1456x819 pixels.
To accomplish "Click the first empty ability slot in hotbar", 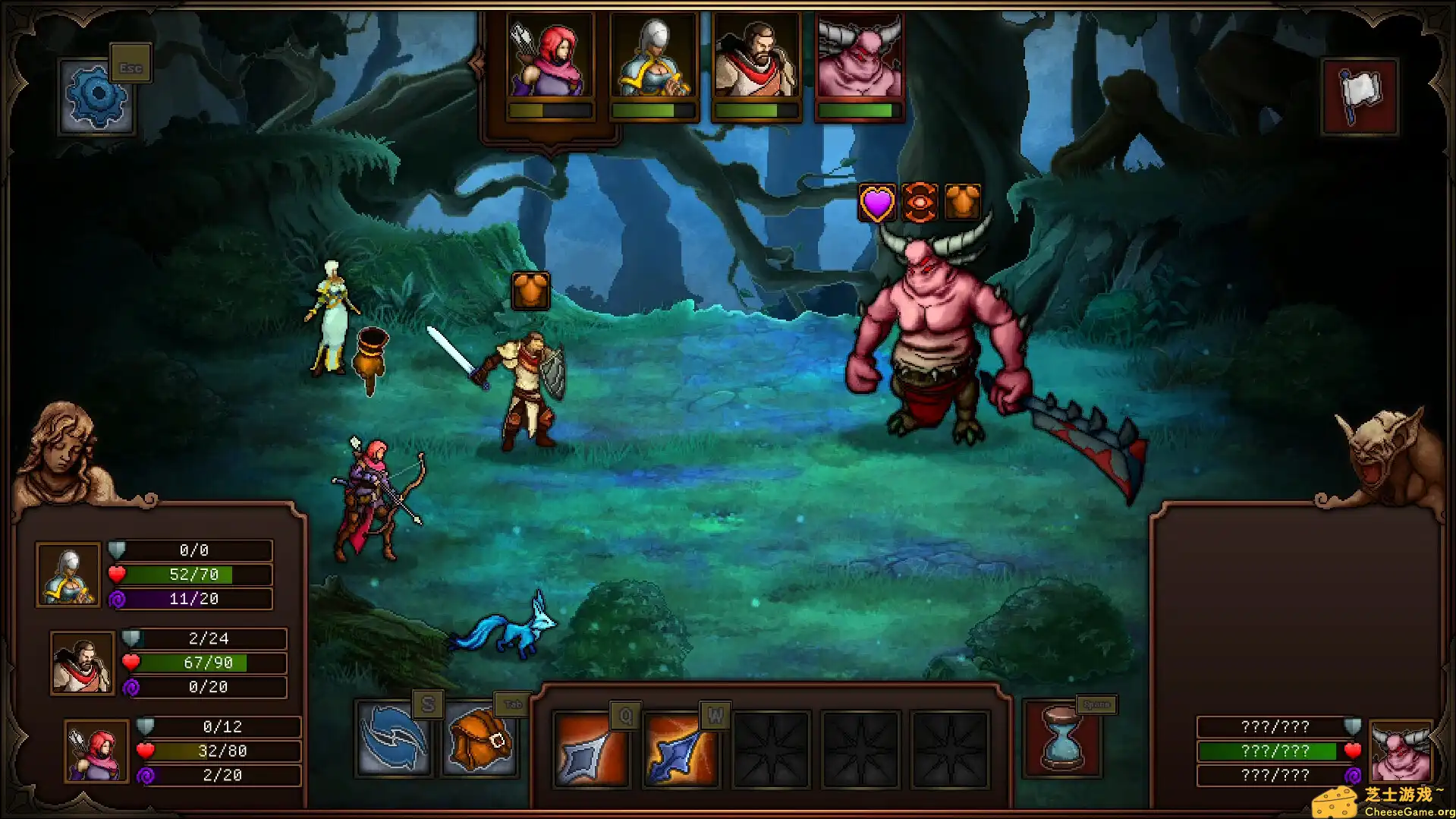I will coord(771,750).
